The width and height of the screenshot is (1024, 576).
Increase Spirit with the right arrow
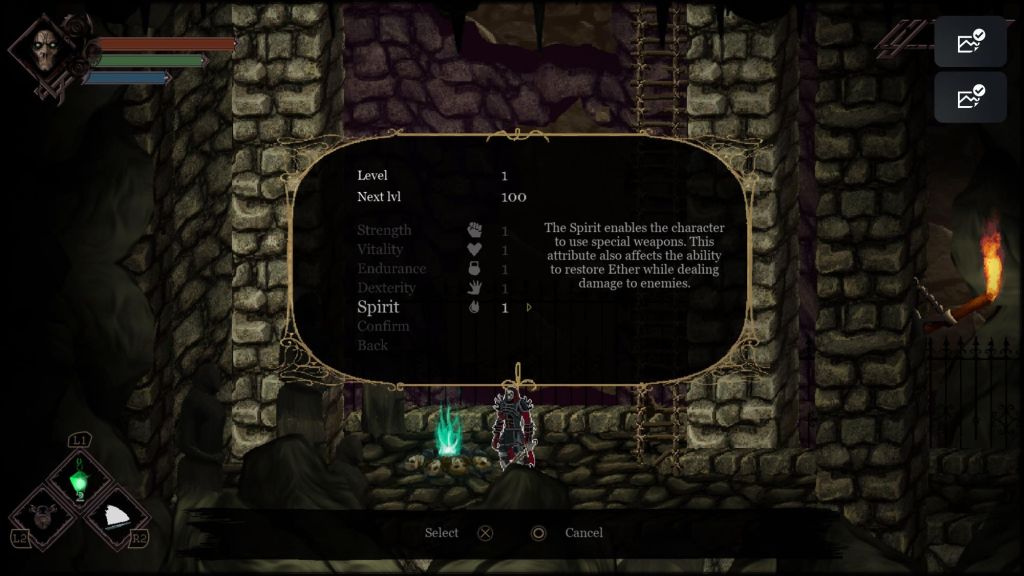click(x=529, y=308)
